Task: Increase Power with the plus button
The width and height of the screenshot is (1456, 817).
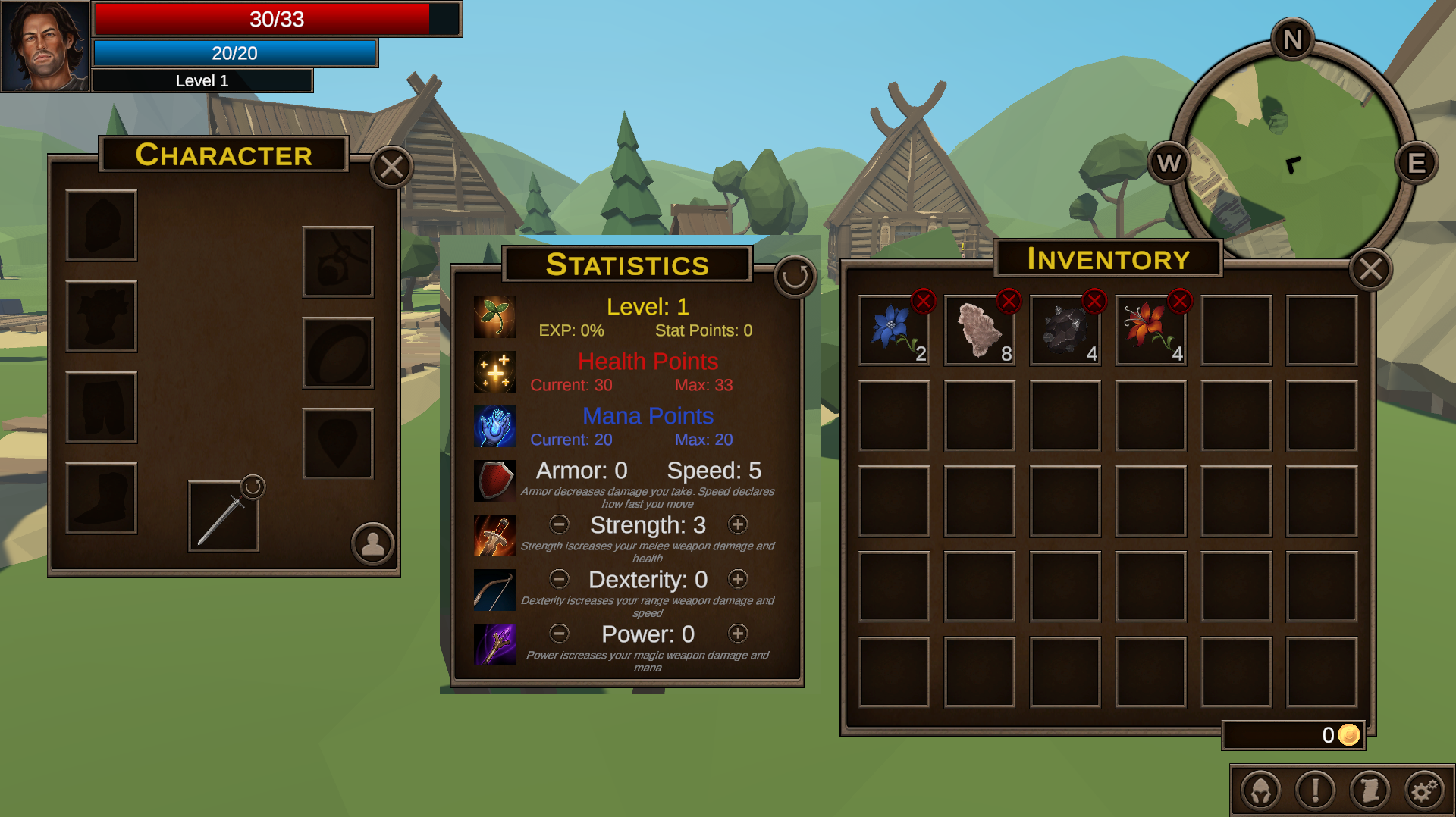Action: click(738, 634)
